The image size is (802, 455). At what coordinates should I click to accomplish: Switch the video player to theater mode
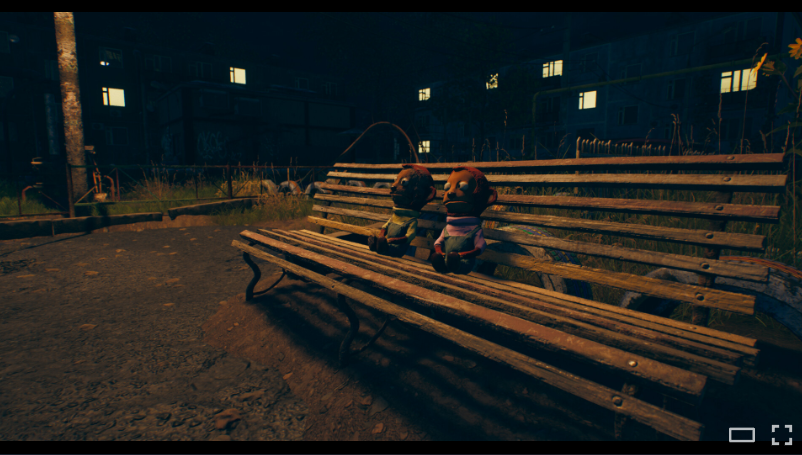point(742,434)
